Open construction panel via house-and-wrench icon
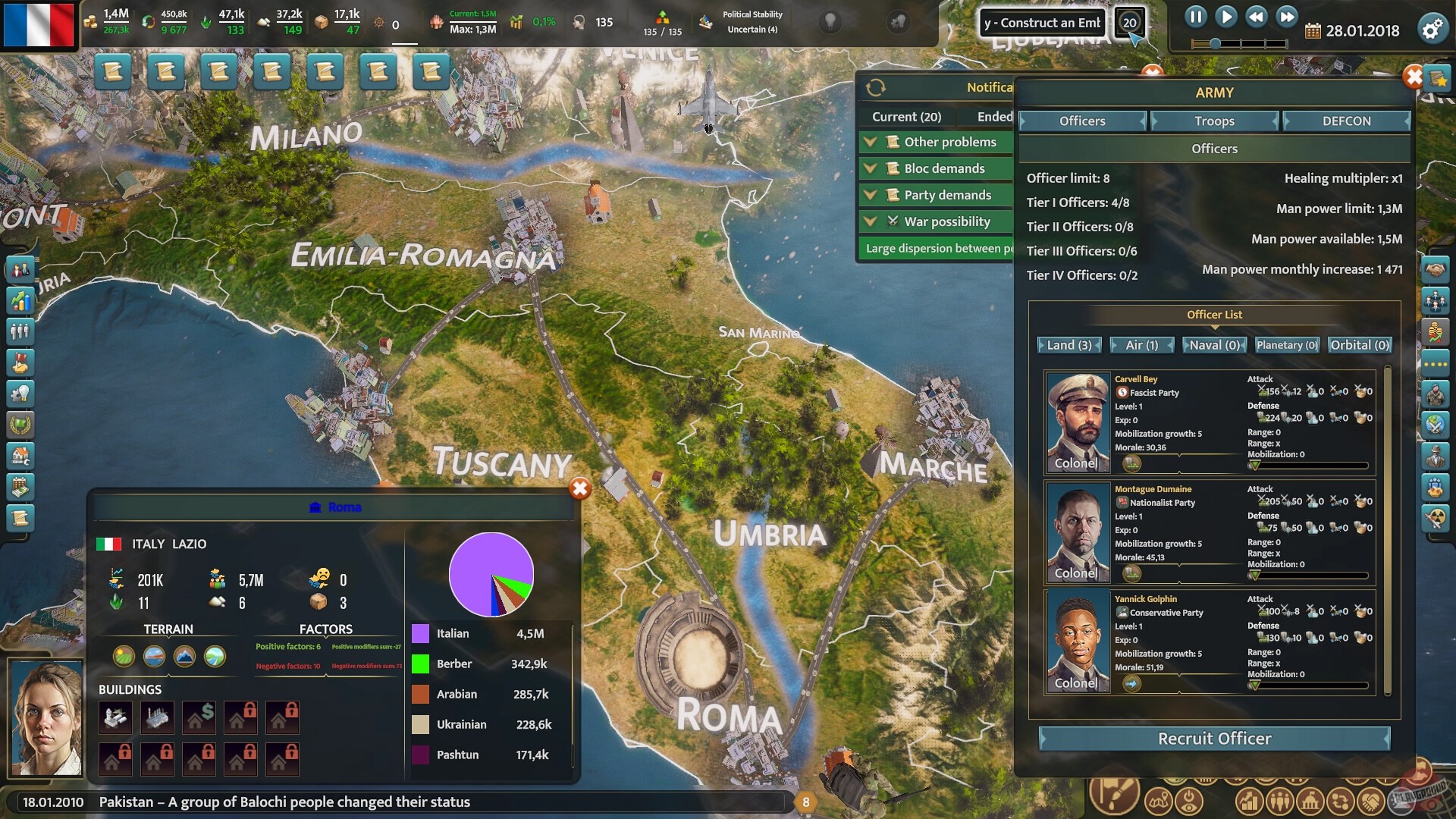 (20, 456)
